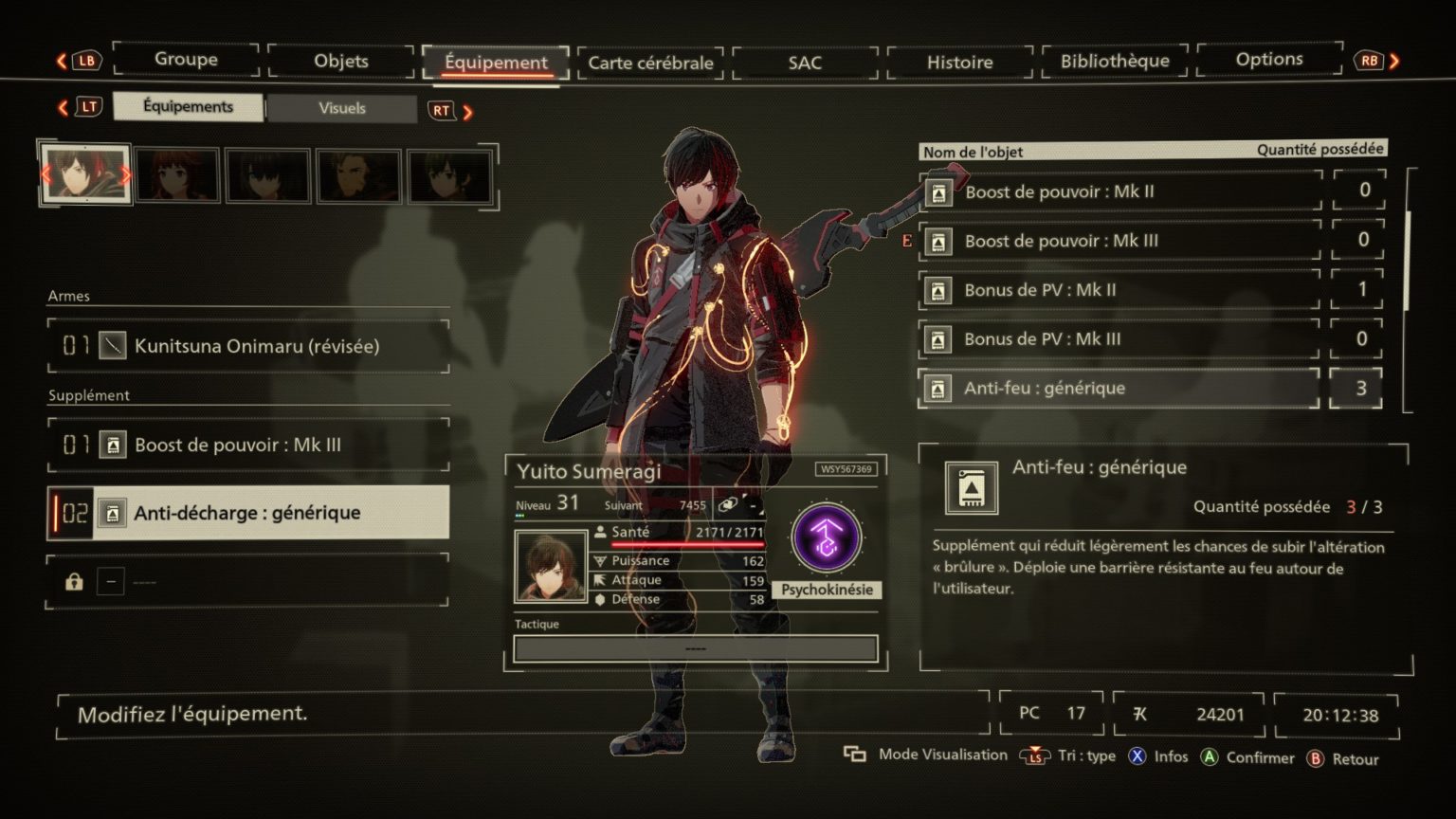Image resolution: width=1456 pixels, height=819 pixels.
Task: Select Bonus de PV : Mk III item
Action: [x=1120, y=339]
